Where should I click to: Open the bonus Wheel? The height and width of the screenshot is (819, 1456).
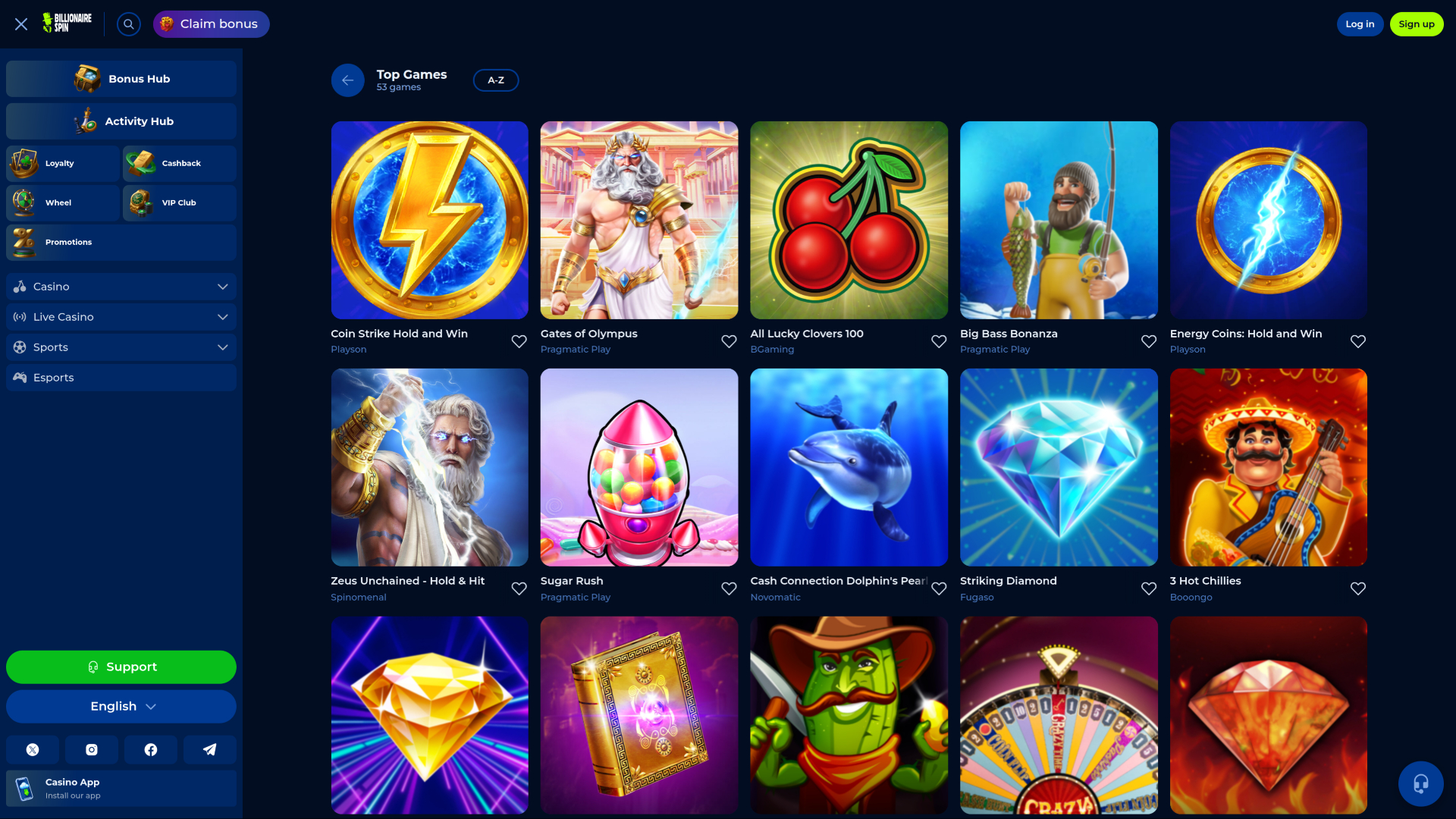62,202
